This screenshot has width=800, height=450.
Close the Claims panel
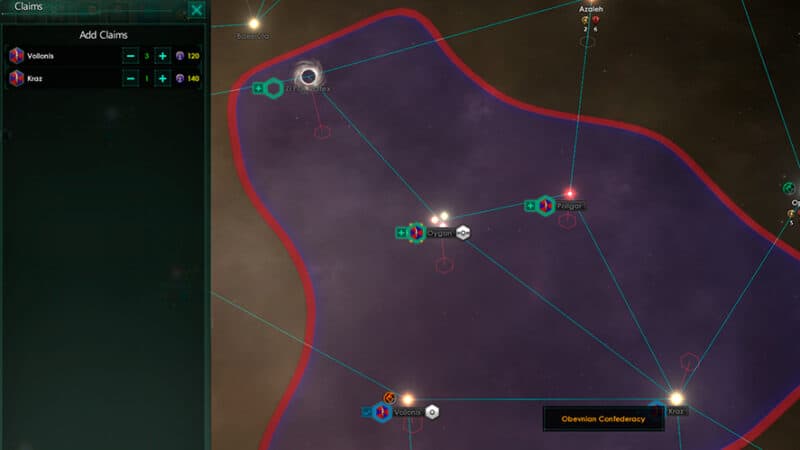197,10
